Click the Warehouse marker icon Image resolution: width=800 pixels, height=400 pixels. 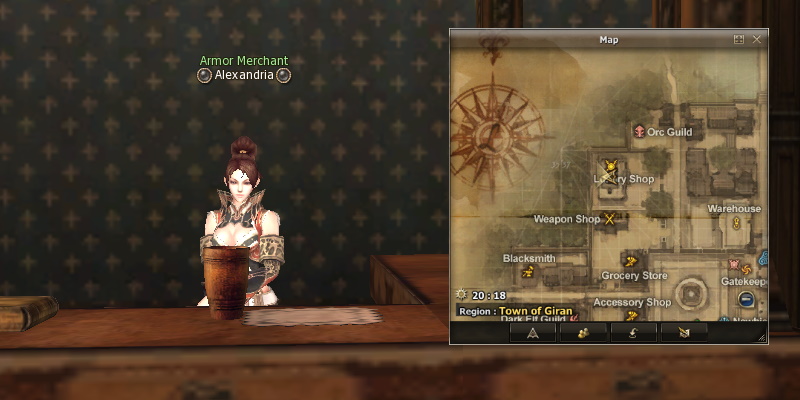[x=736, y=222]
